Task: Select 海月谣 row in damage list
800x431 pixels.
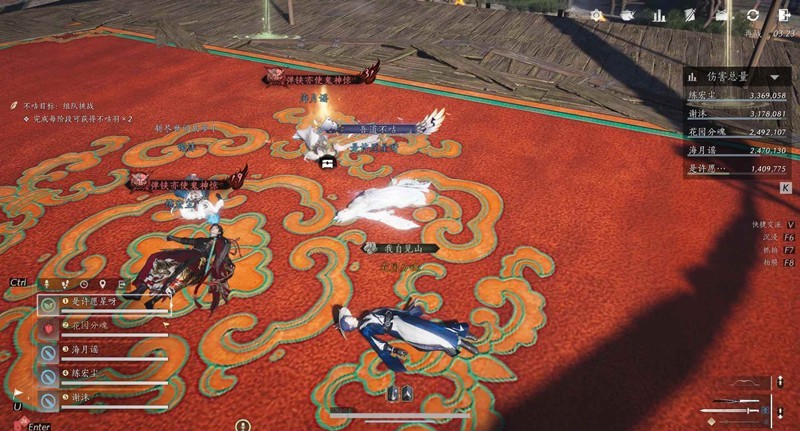Action: pos(737,150)
